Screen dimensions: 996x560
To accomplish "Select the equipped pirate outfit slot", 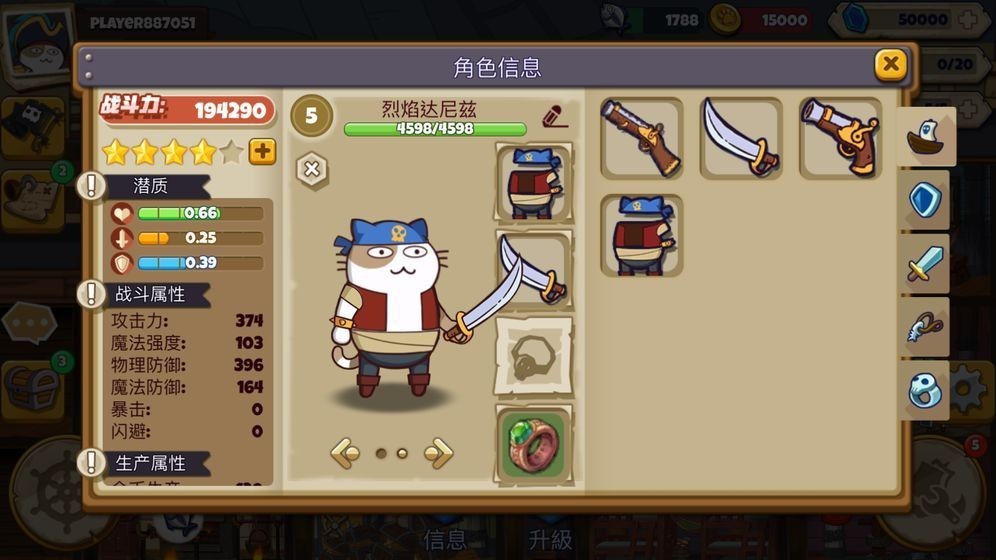I will [x=534, y=182].
